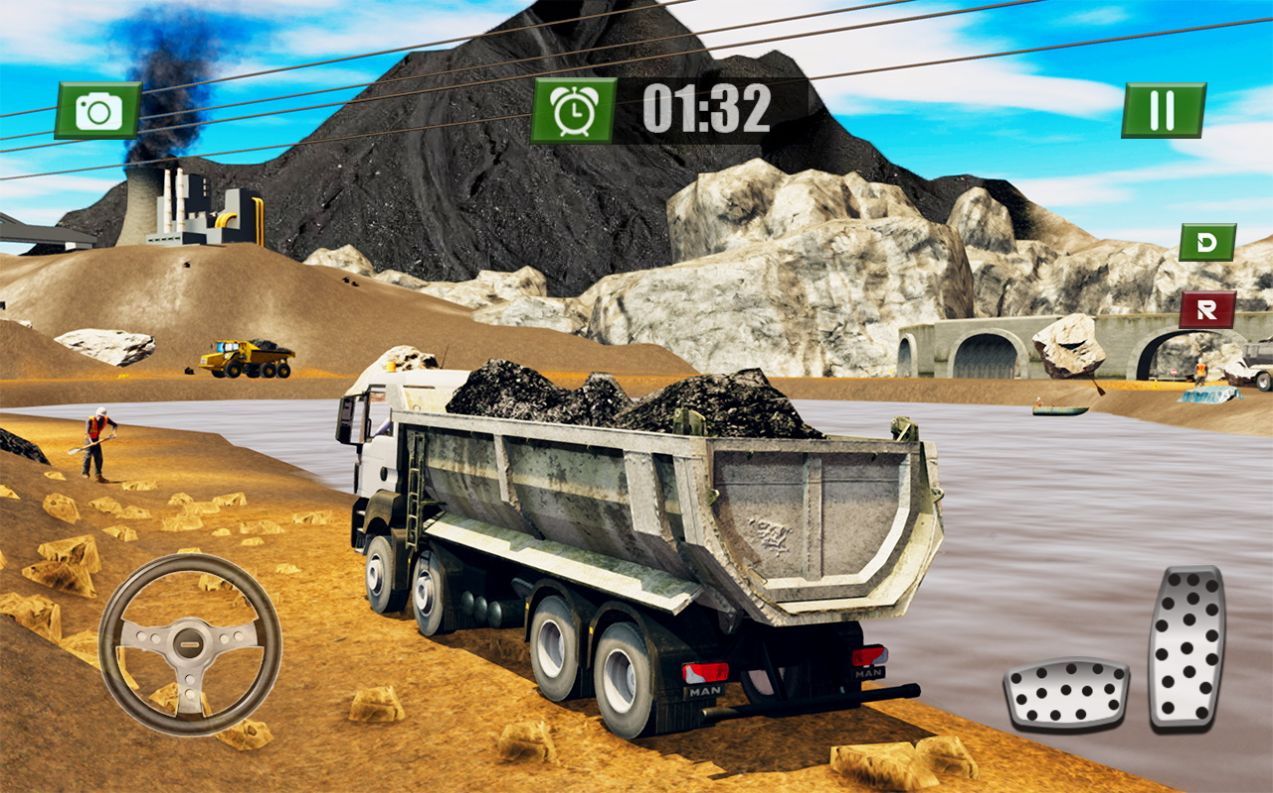Image resolution: width=1273 pixels, height=793 pixels.
Task: Pause the game with the green button
Action: [1163, 110]
